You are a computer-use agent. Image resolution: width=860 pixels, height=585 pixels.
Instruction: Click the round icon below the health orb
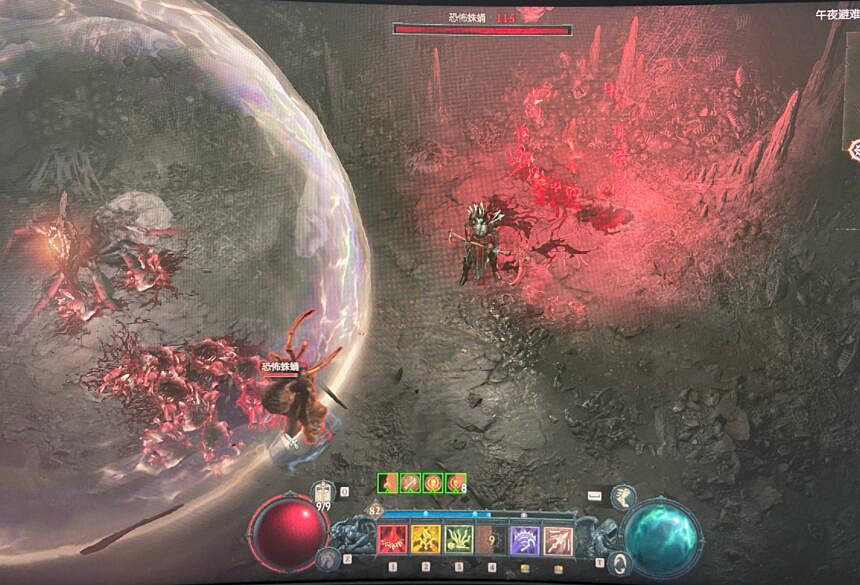(x=327, y=559)
